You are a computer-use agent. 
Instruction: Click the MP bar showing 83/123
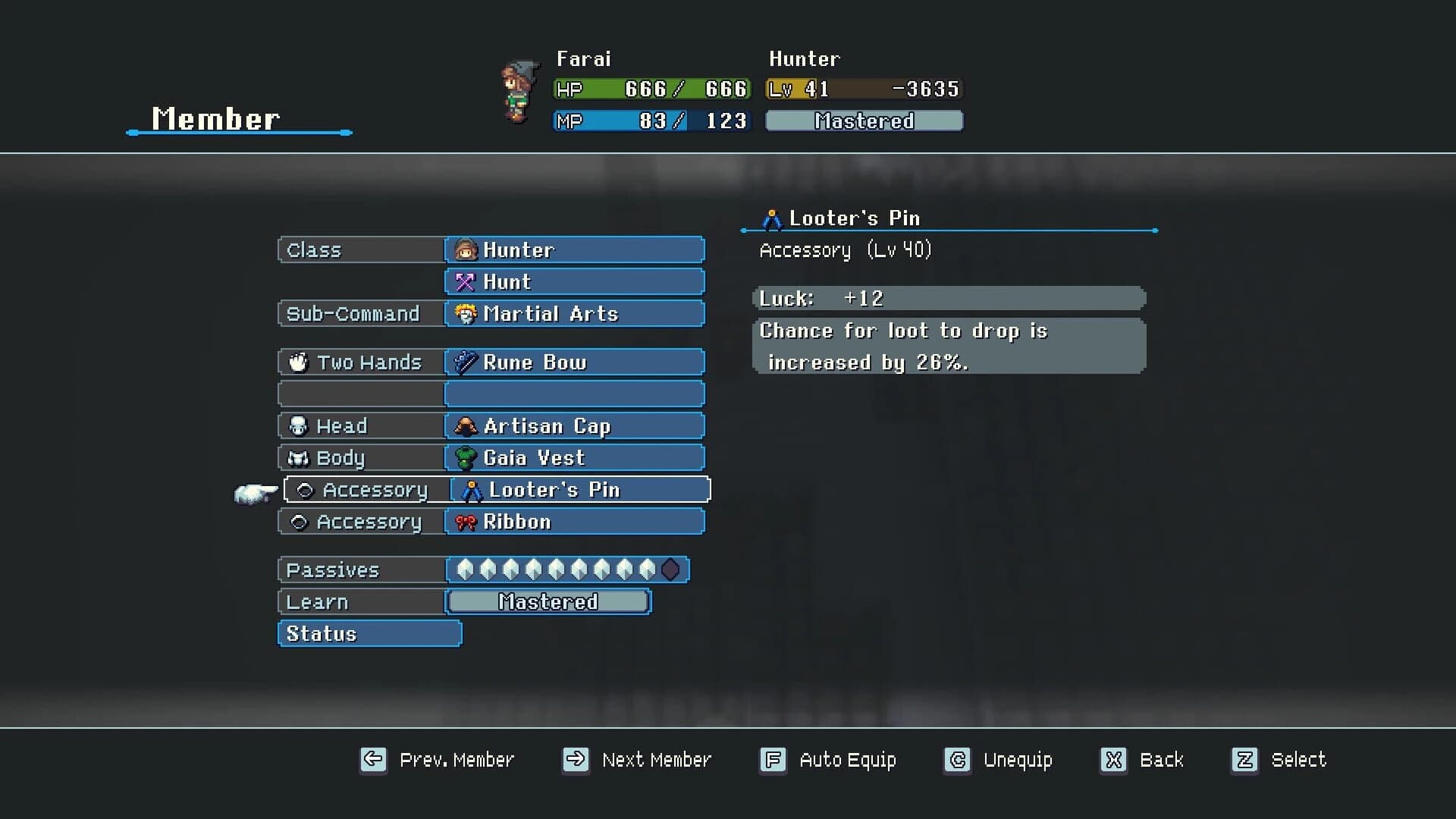(651, 120)
